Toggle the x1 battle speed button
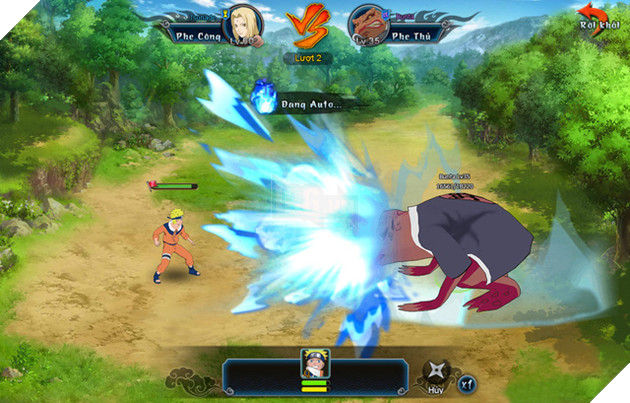Viewport: 630px width, 403px height. click(x=467, y=383)
